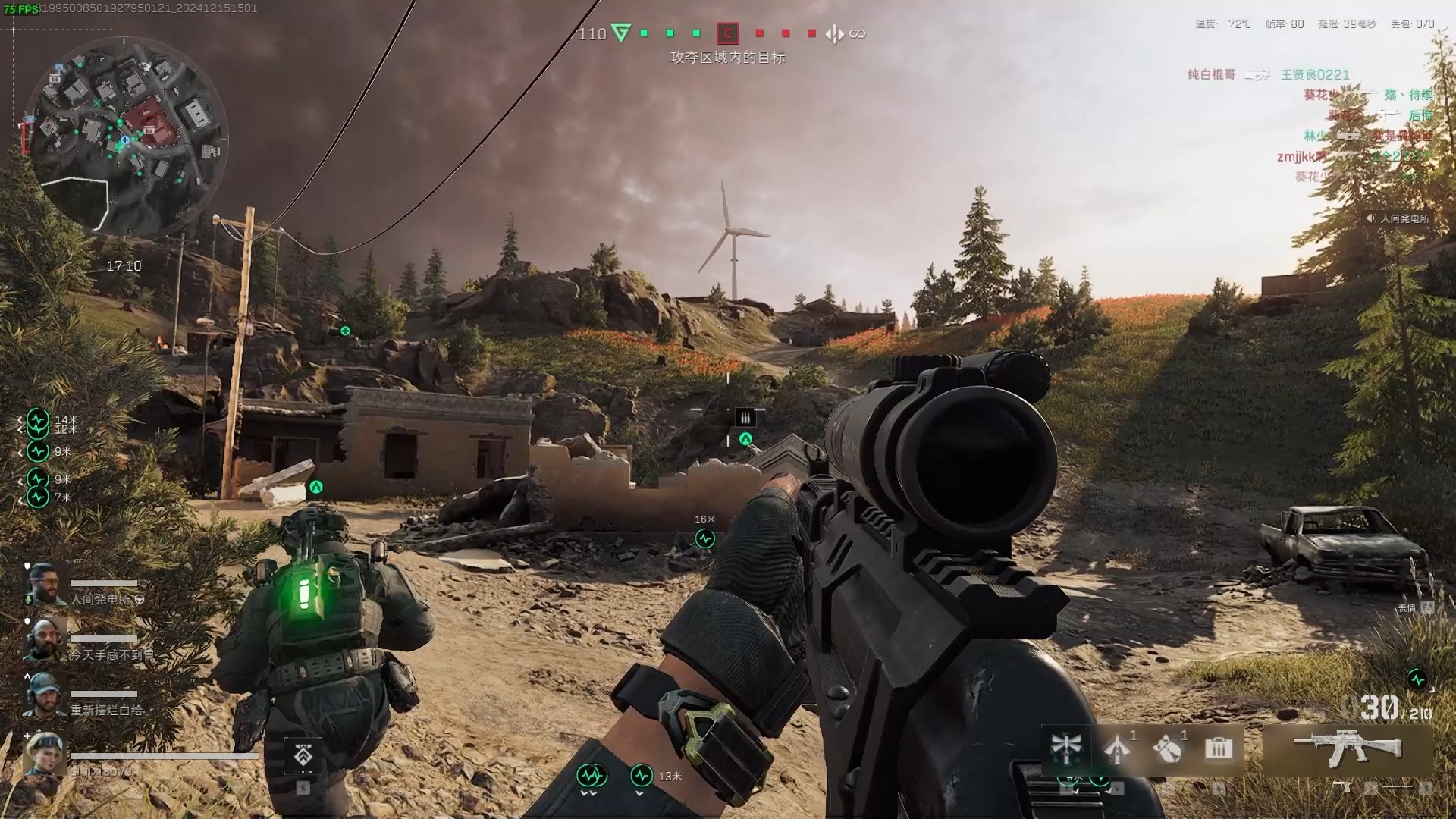Activate the propeller drone ability icon
The image size is (1456, 819).
click(1065, 749)
